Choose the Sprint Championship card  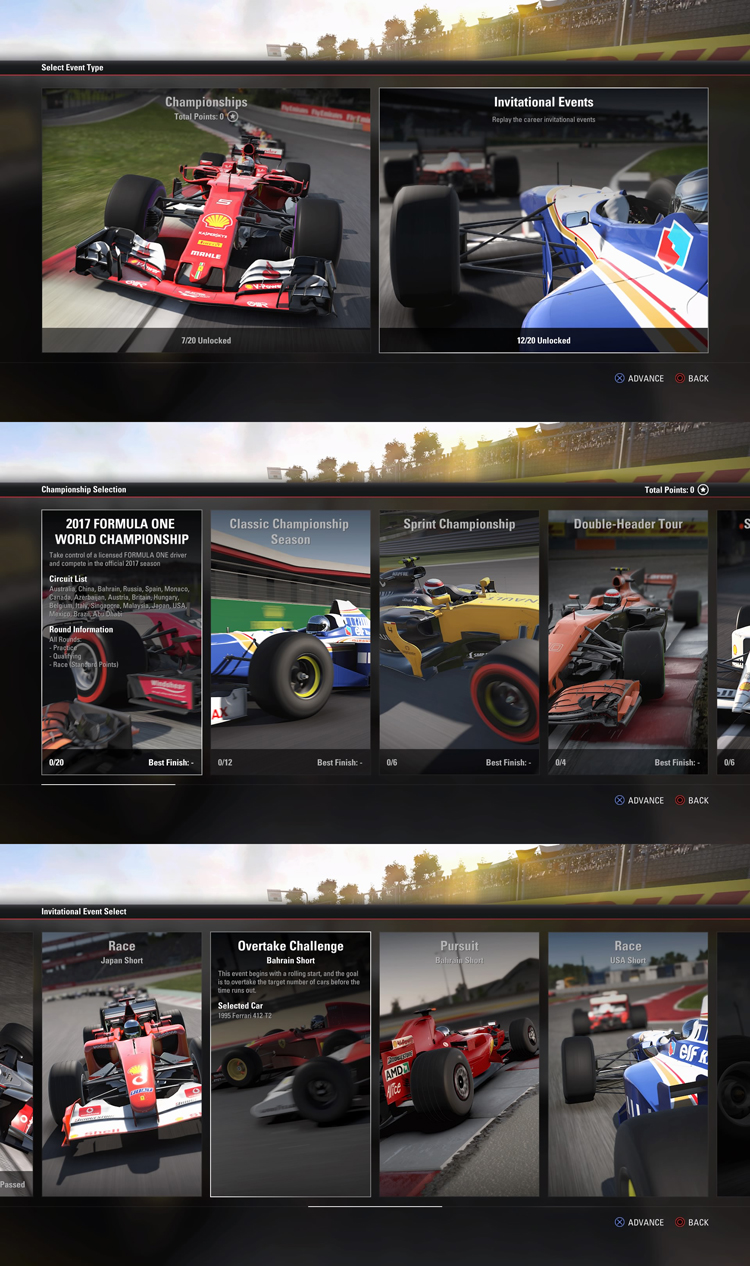459,642
